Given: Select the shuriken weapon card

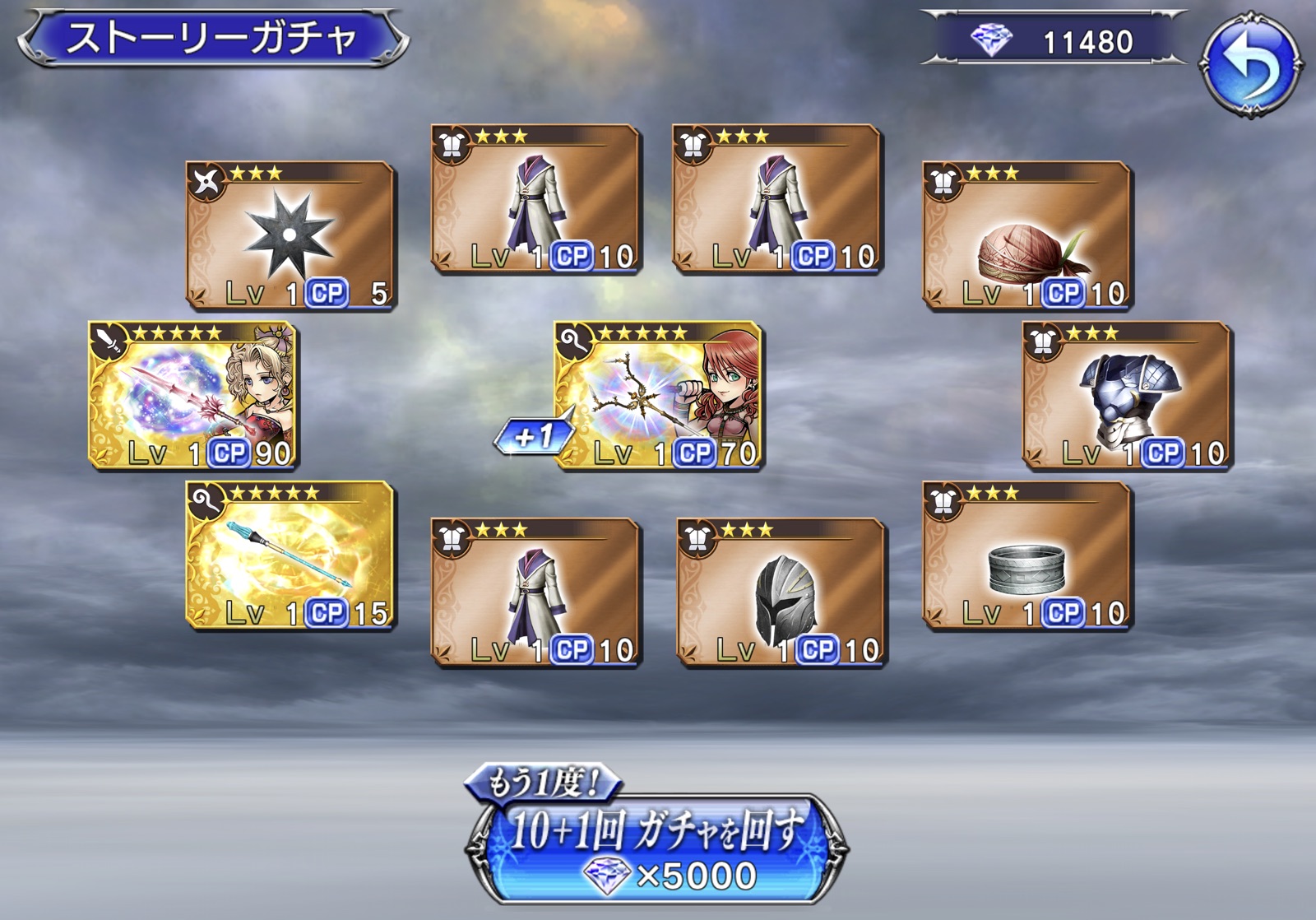Looking at the screenshot, I should (290, 235).
